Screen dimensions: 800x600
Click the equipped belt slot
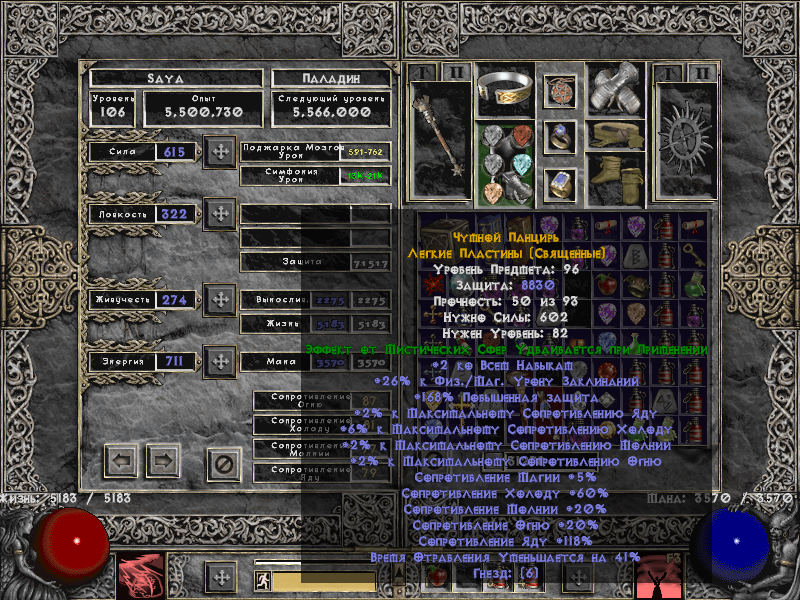[614, 134]
